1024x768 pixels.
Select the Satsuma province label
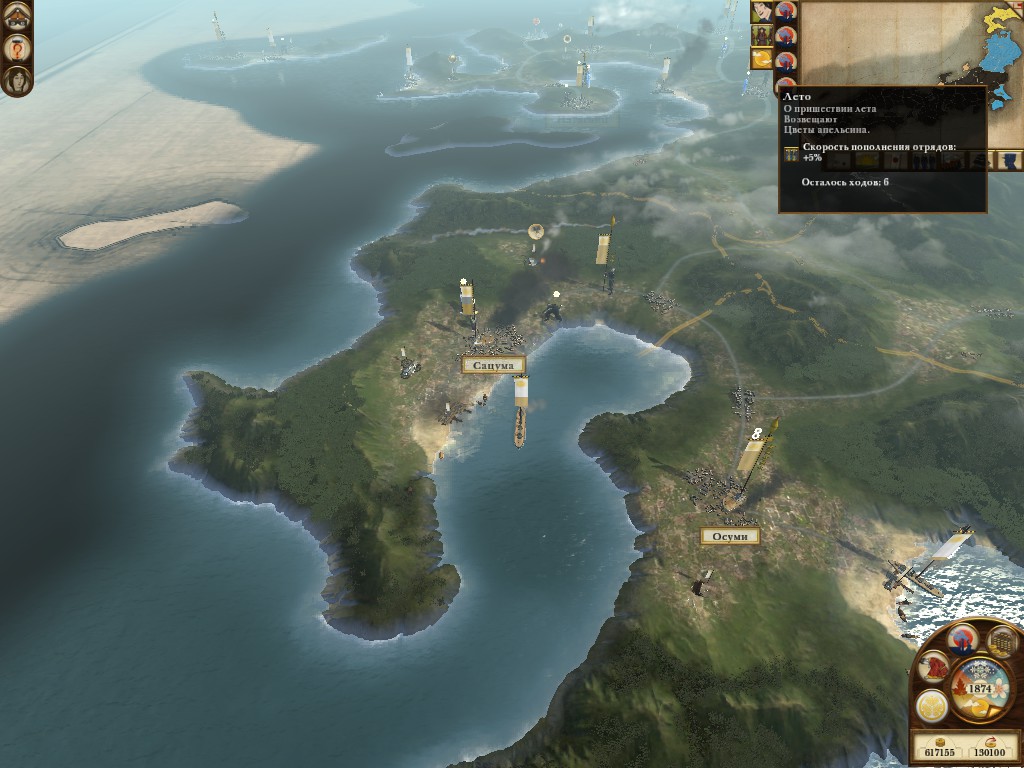493,365
